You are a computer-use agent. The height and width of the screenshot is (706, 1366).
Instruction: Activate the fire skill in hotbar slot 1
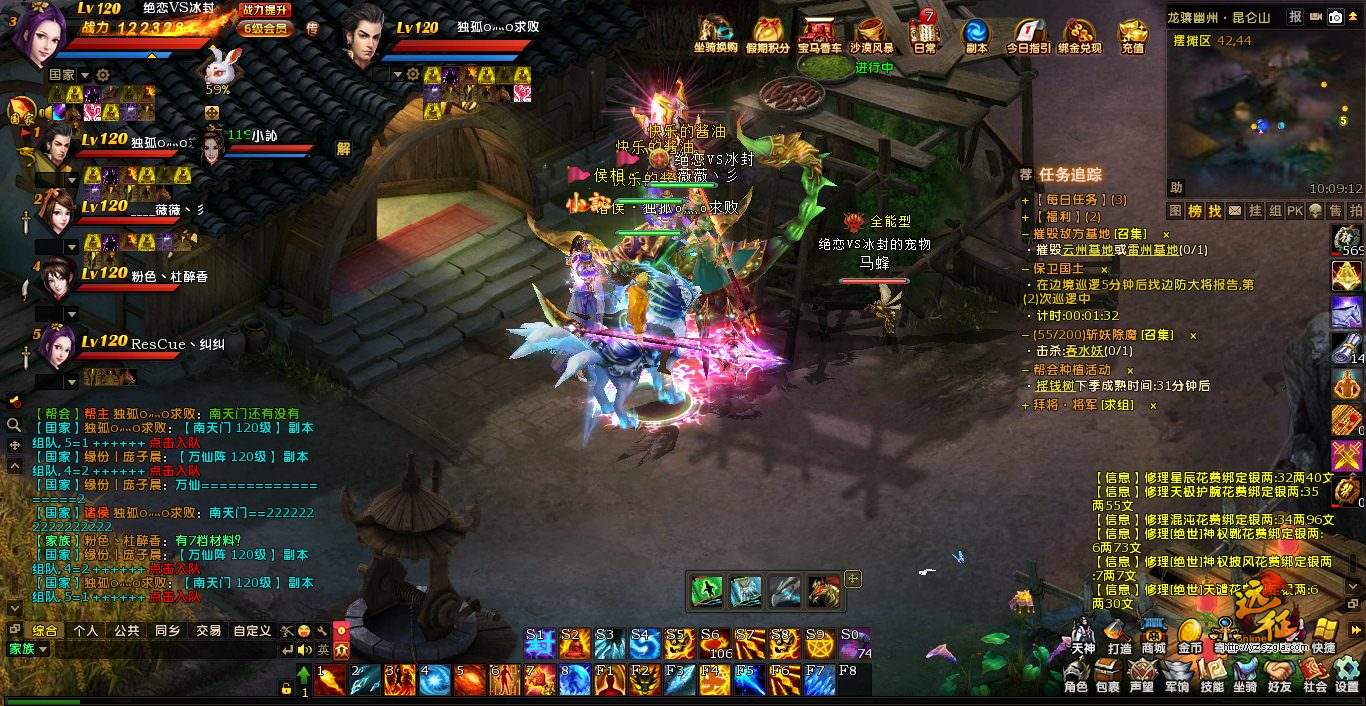coord(331,680)
